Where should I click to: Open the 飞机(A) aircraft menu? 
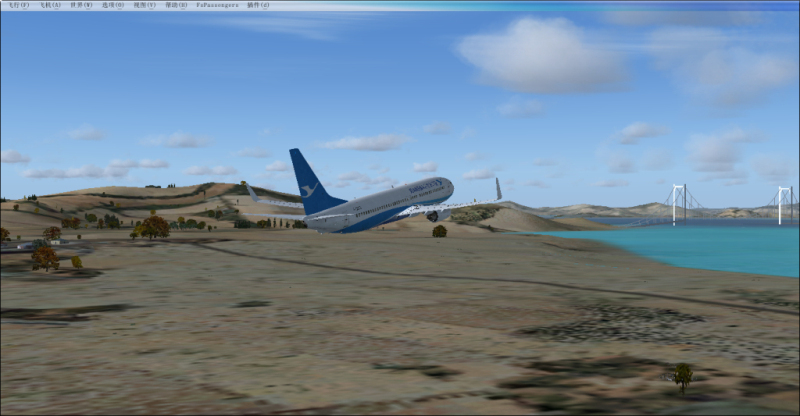pyautogui.click(x=49, y=5)
